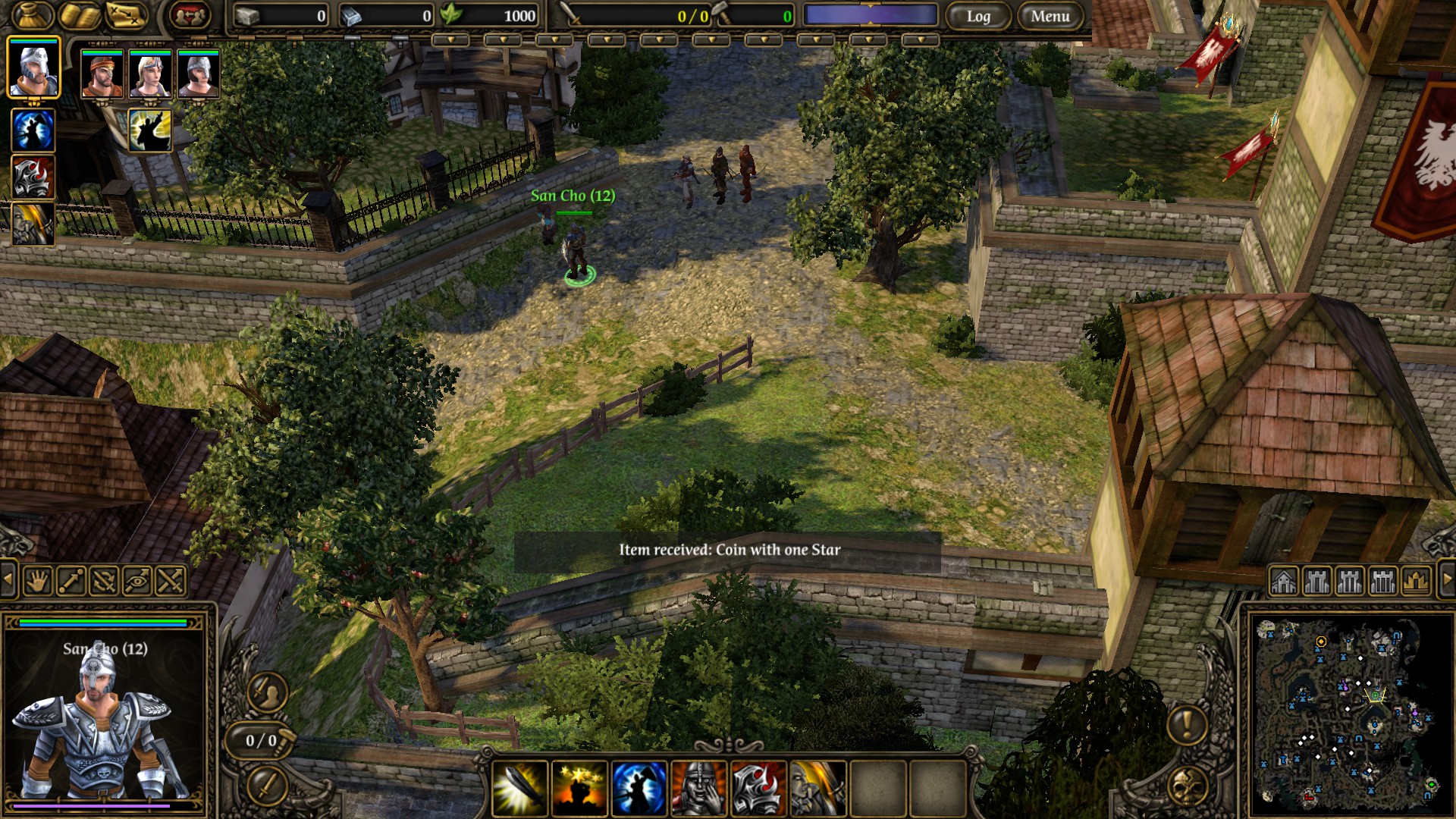Click the exclamation mark alert button
Image resolution: width=1456 pixels, height=819 pixels.
pos(1187,723)
